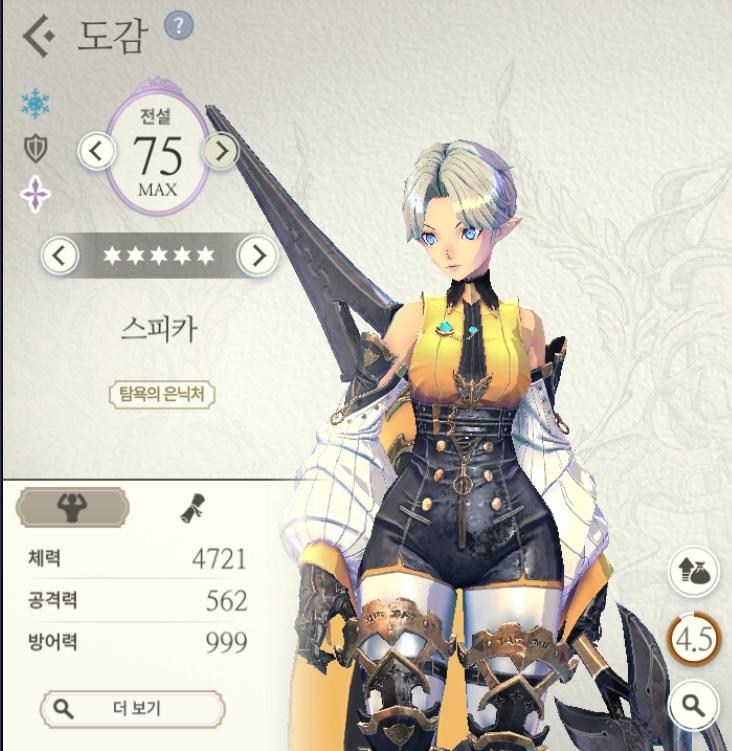This screenshot has width=732, height=751.
Task: Switch to the muscle stats tab
Action: [72, 508]
